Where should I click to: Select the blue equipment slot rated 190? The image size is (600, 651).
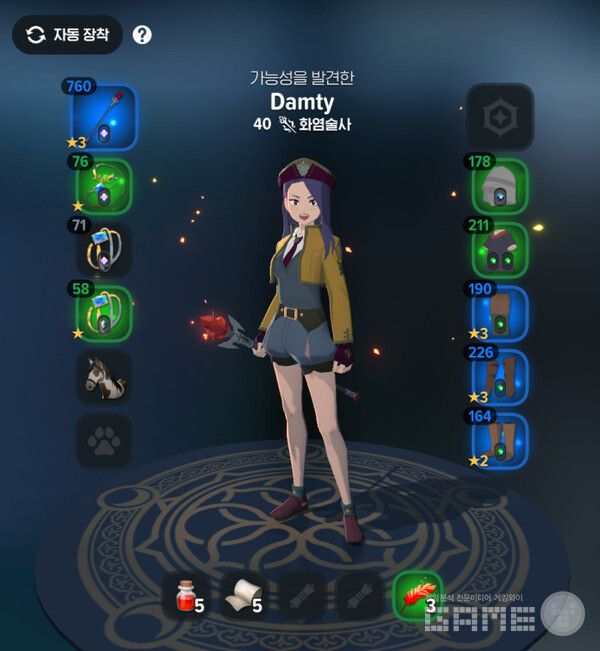[499, 313]
